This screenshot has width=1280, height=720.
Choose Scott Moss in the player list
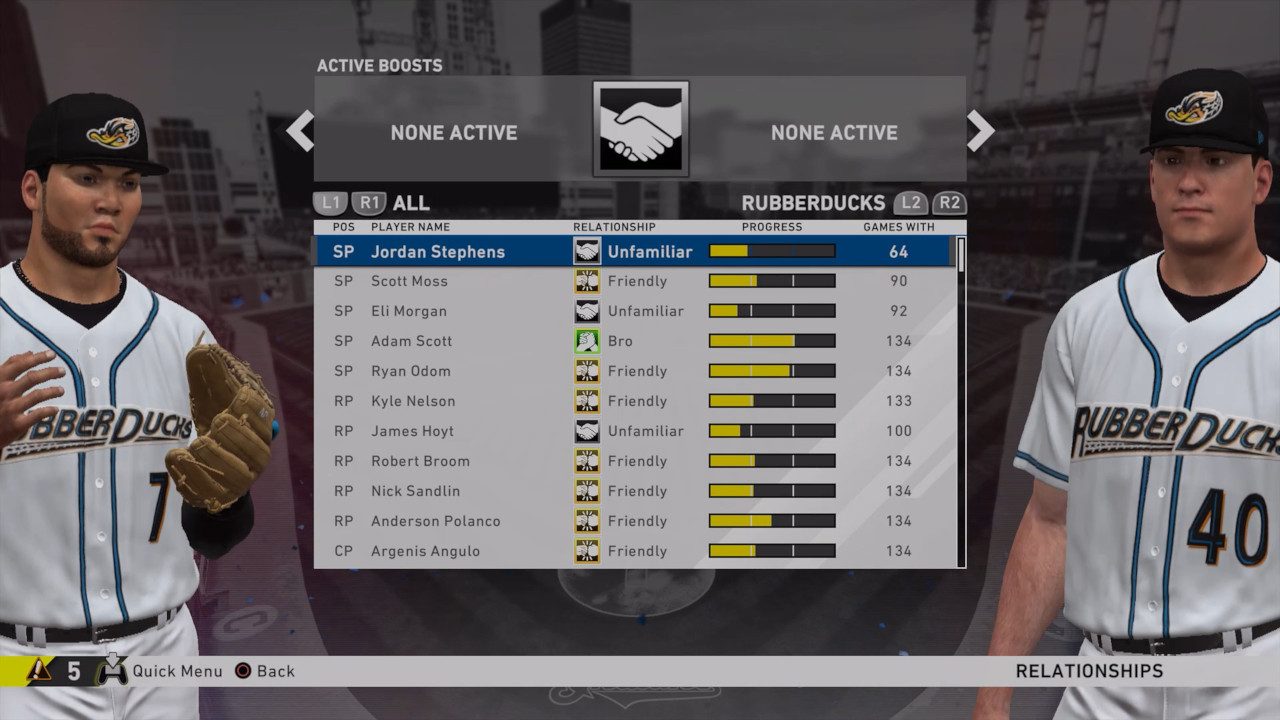point(409,281)
